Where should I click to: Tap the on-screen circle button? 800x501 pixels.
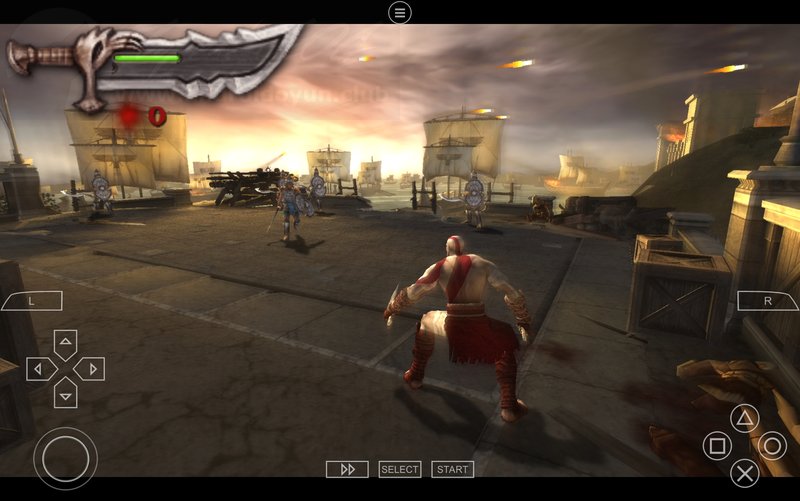pos(771,445)
